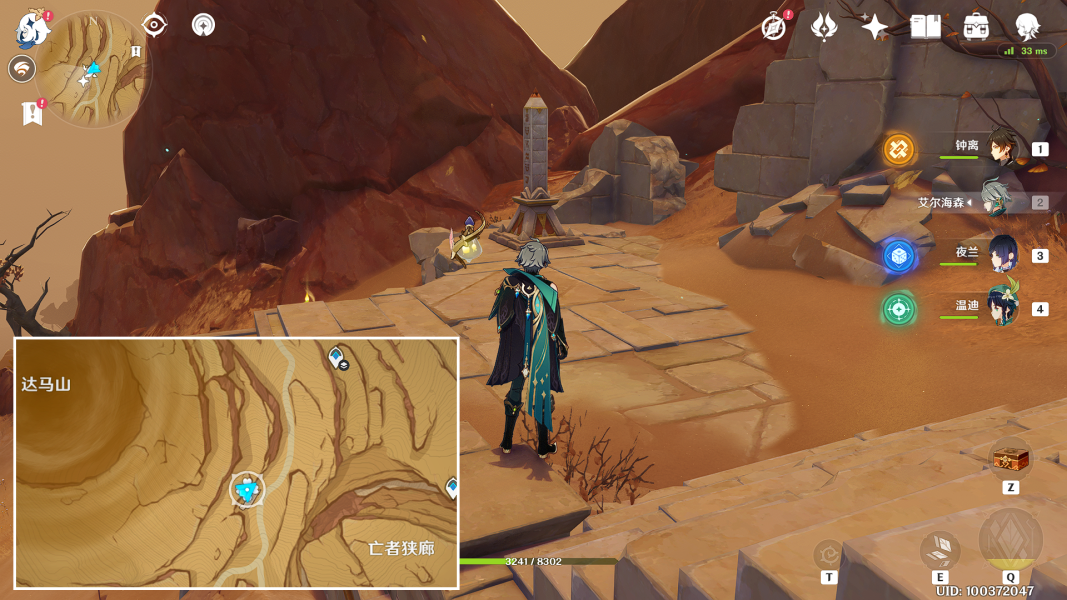Open the circular minimap
The width and height of the screenshot is (1067, 600).
[x=92, y=70]
